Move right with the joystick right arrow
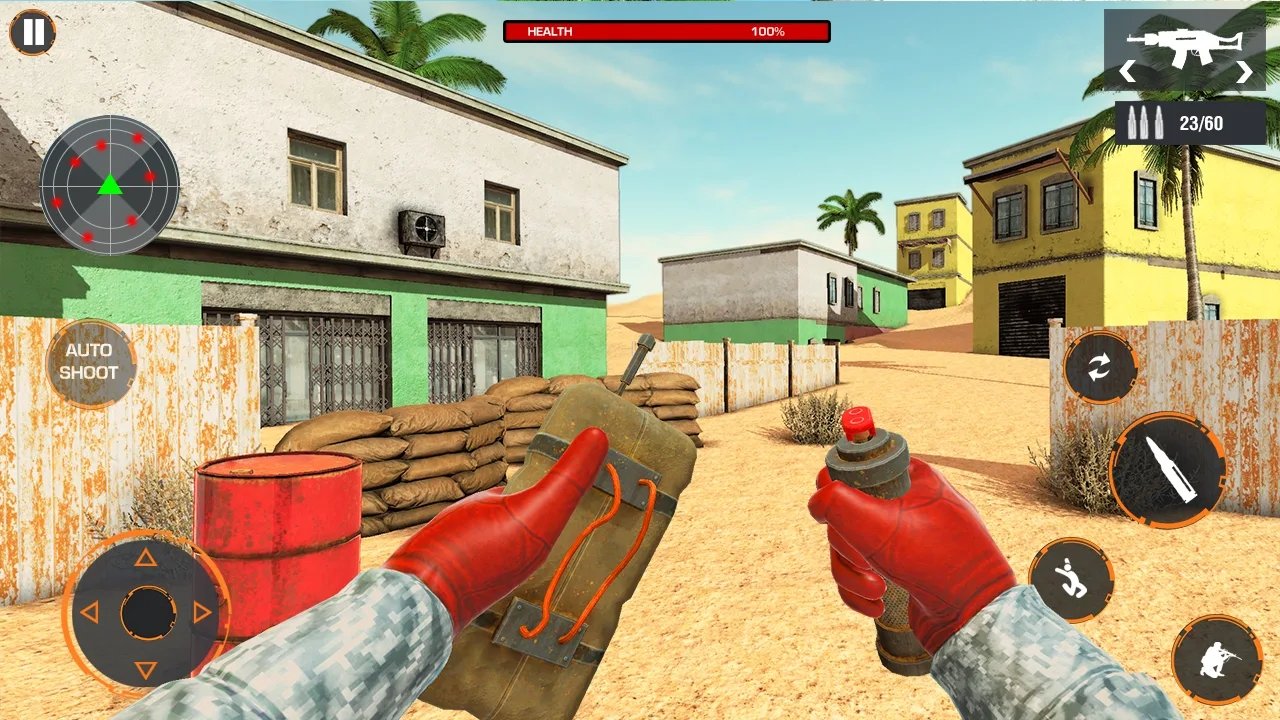Viewport: 1280px width, 720px height. tap(203, 613)
